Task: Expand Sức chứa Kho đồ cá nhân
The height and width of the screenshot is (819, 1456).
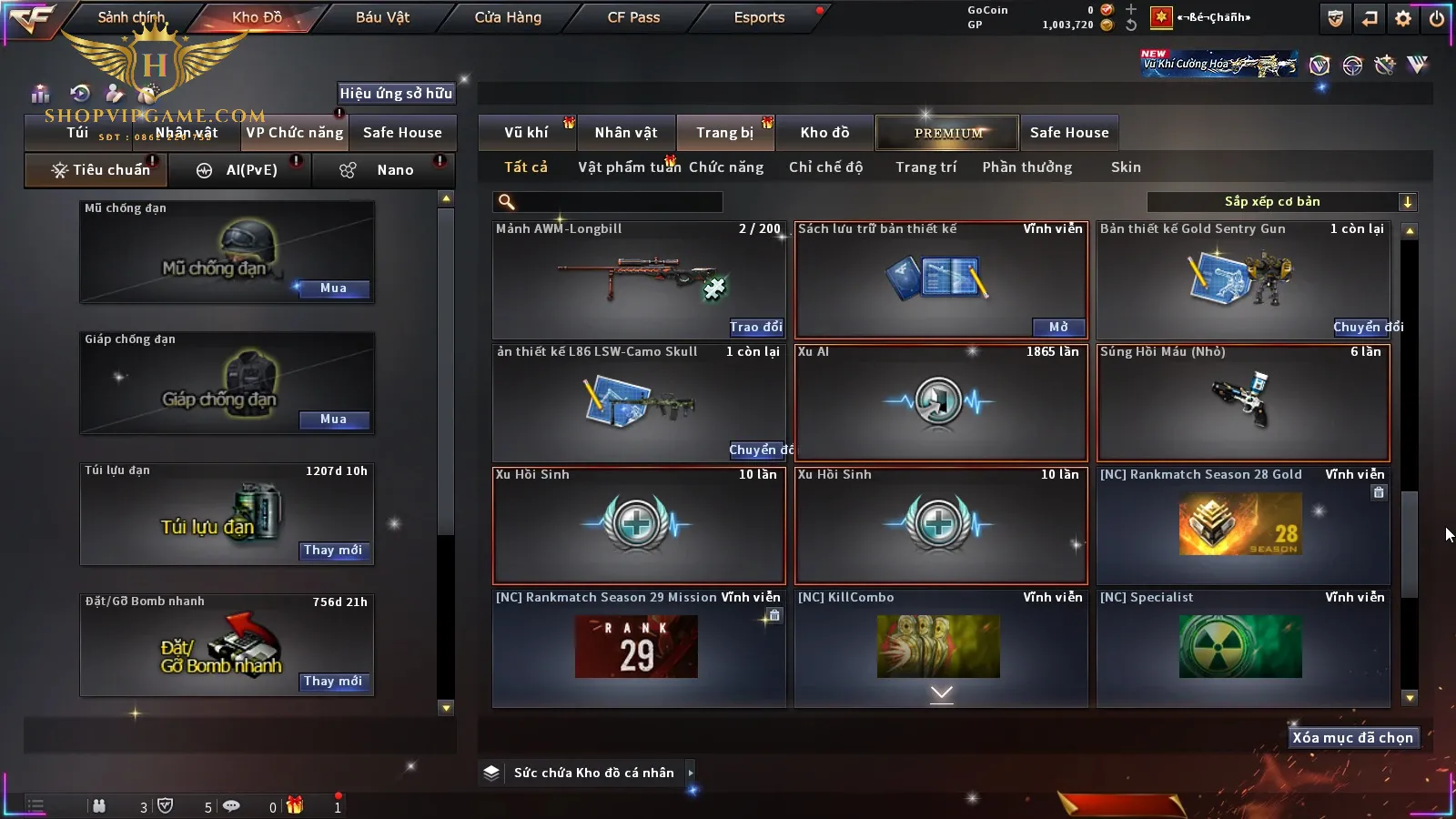Action: 691,773
